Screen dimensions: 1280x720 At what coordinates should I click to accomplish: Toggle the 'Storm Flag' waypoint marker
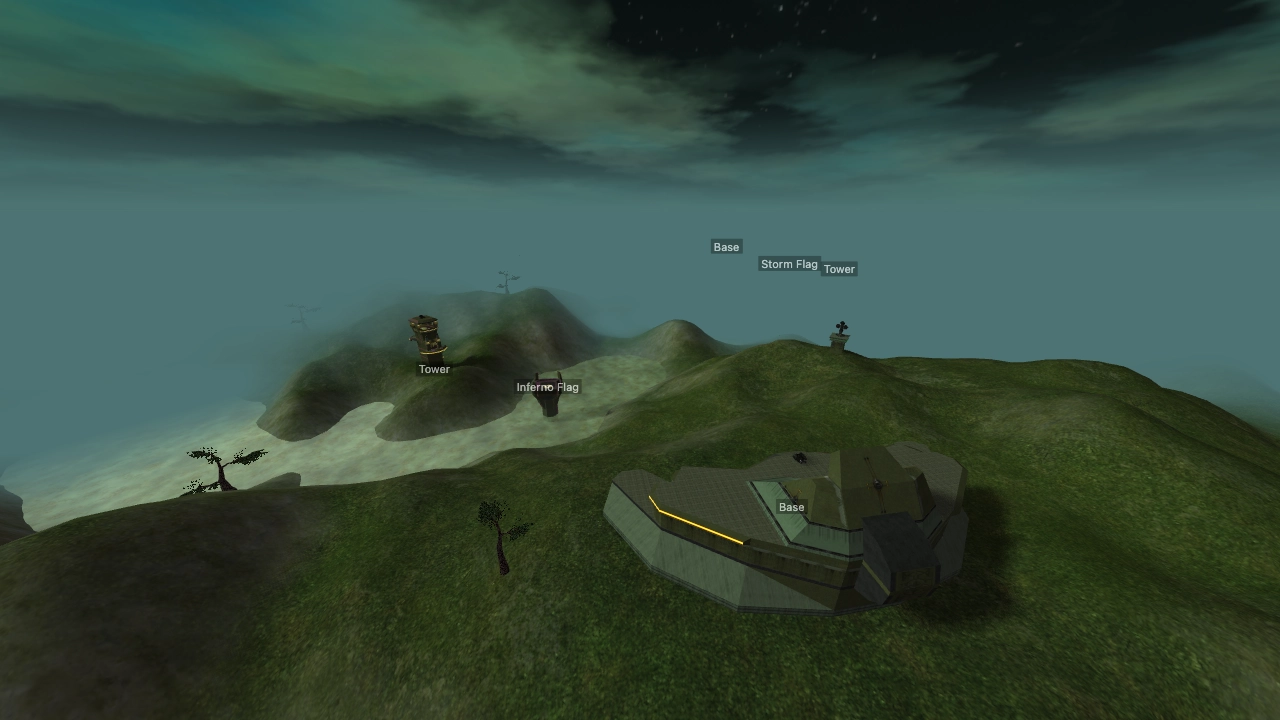[x=789, y=264]
